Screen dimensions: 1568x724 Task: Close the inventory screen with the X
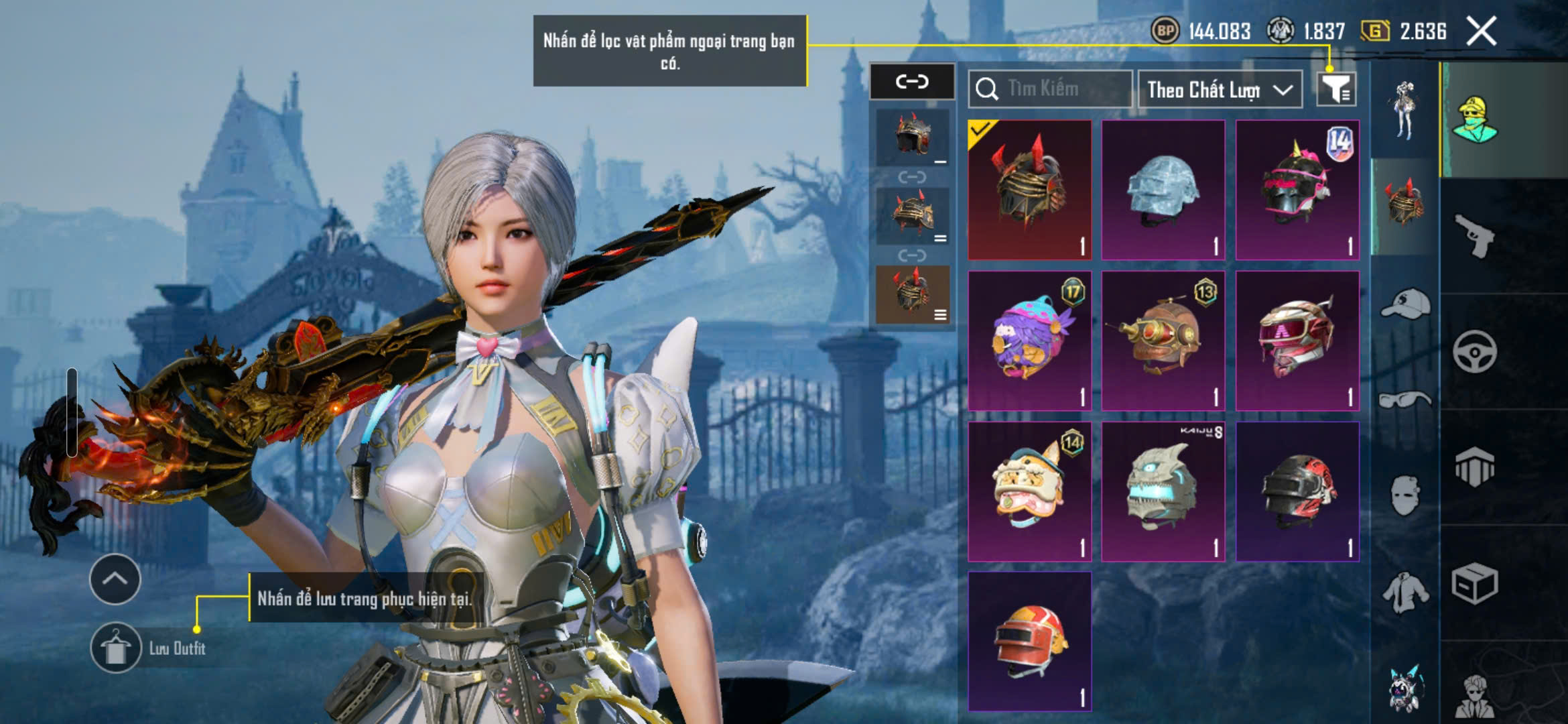tap(1481, 32)
